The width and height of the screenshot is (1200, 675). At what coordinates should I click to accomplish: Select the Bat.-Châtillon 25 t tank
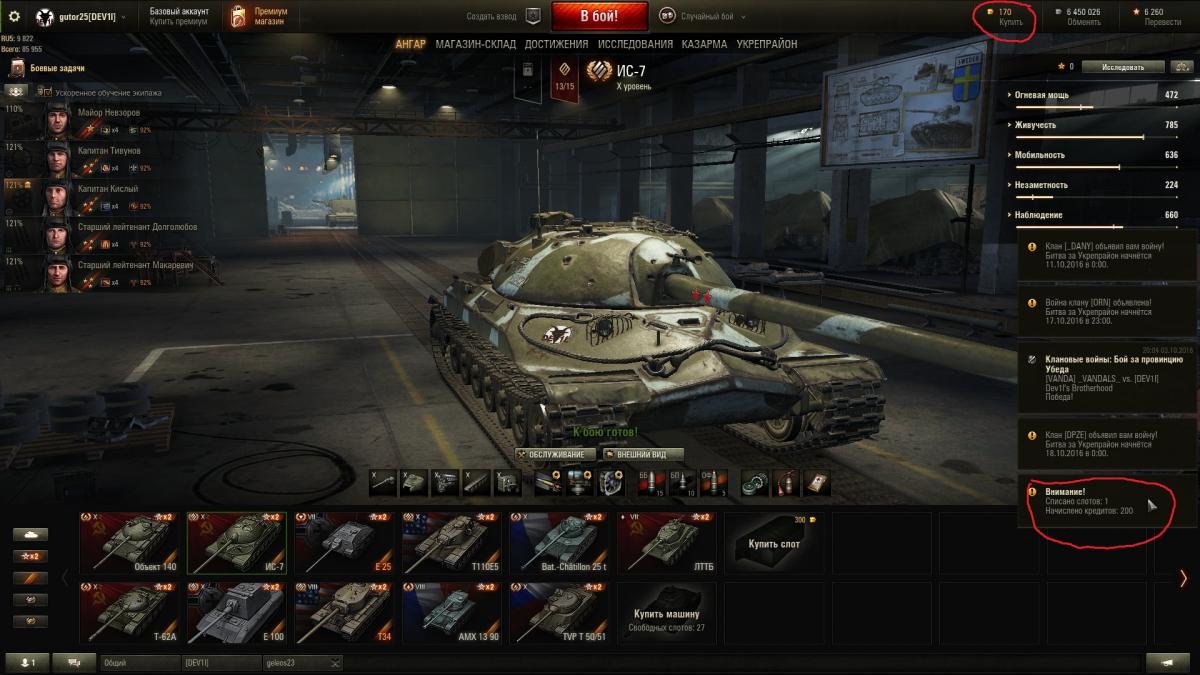[561, 543]
